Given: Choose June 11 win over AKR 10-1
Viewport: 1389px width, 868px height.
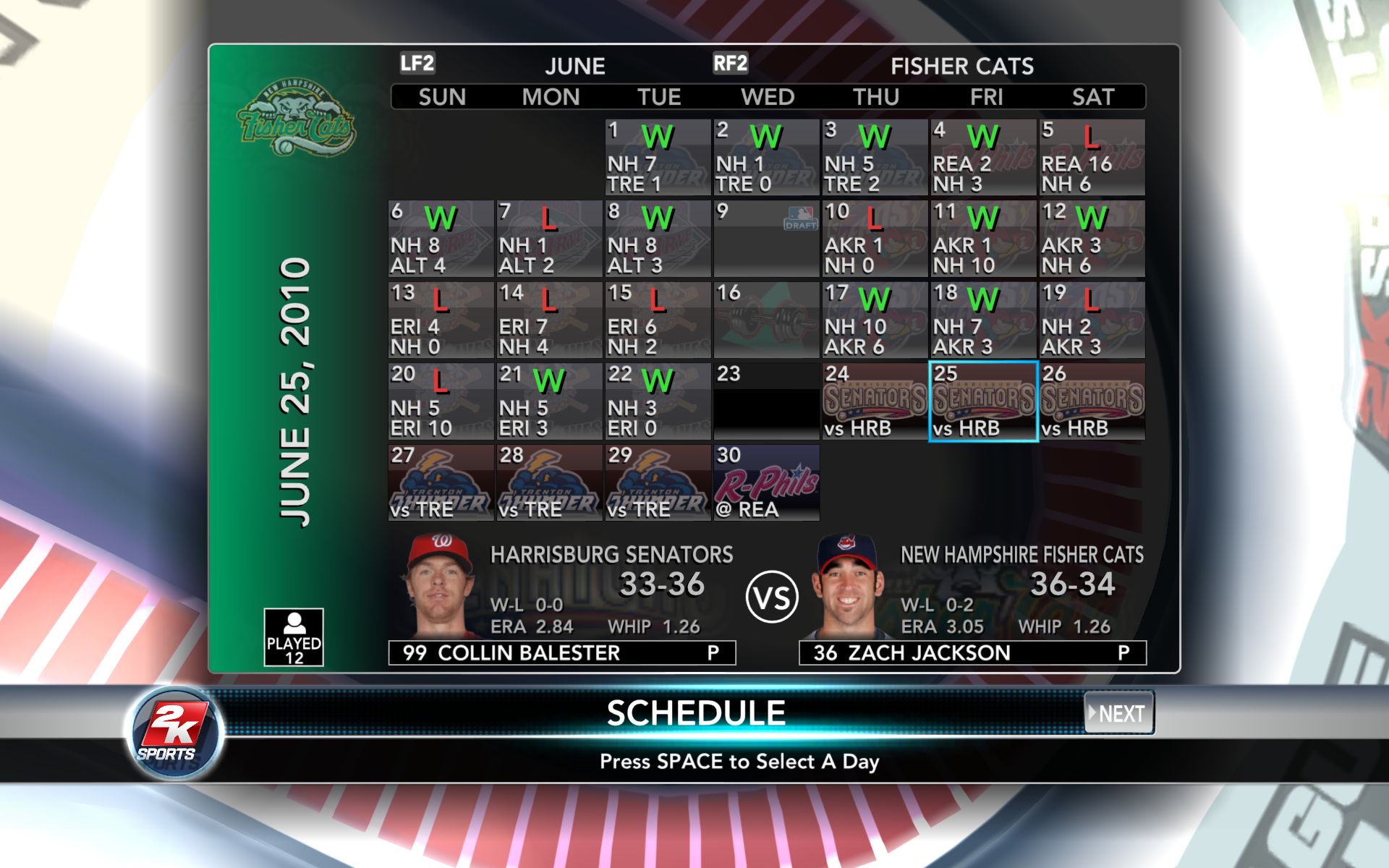Looking at the screenshot, I should (983, 239).
